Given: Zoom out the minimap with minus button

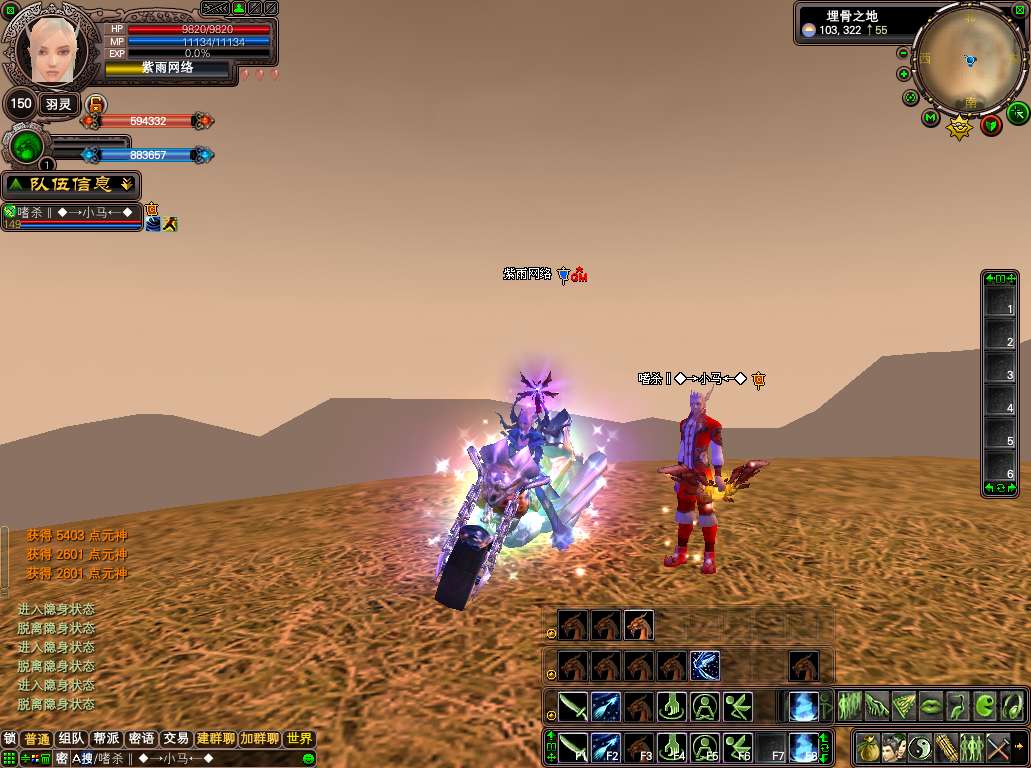Looking at the screenshot, I should click(x=903, y=53).
